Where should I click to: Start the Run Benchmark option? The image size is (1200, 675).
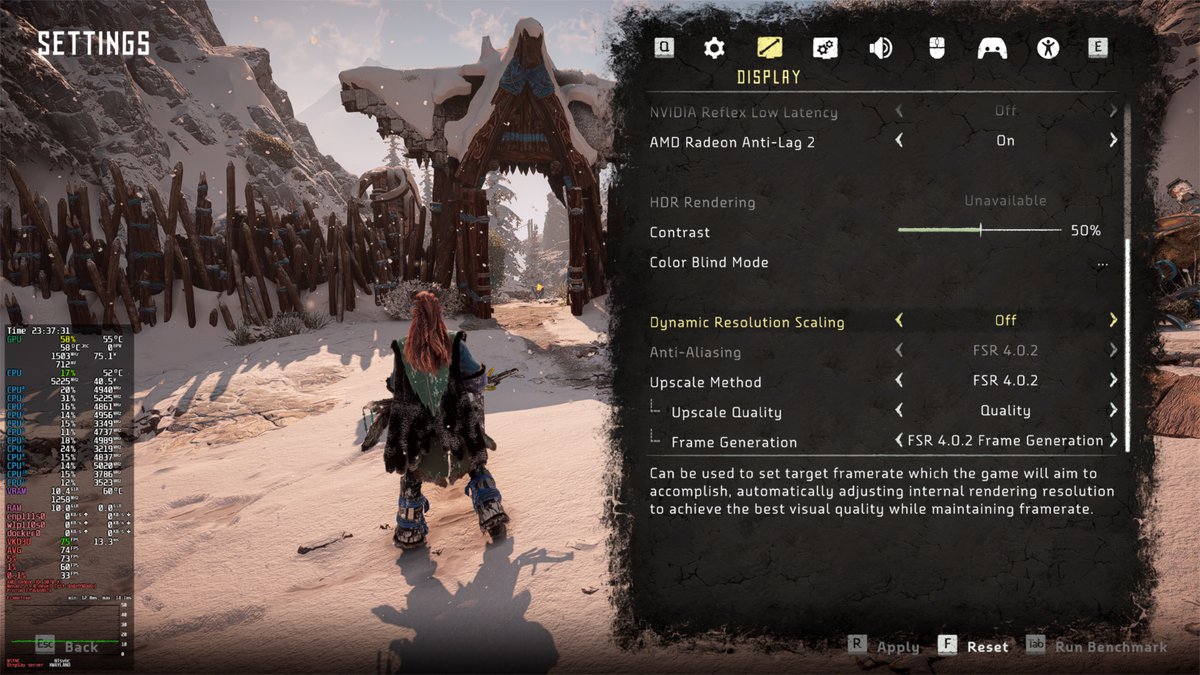[1110, 647]
